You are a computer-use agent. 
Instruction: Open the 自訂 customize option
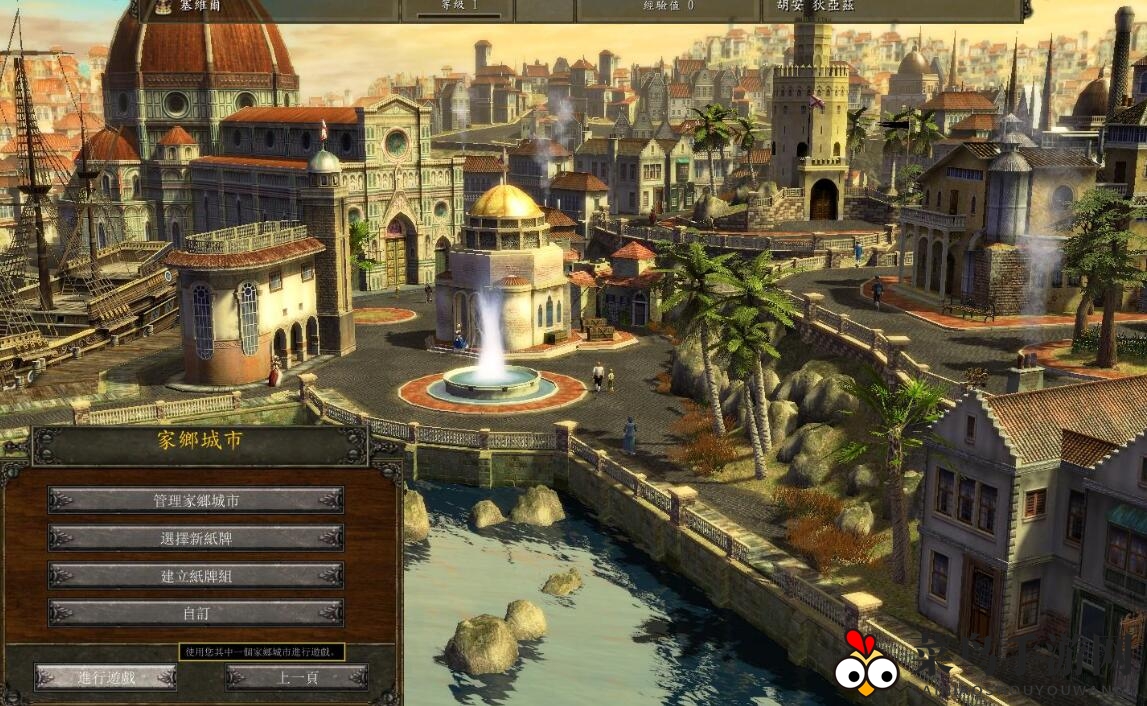(x=196, y=612)
